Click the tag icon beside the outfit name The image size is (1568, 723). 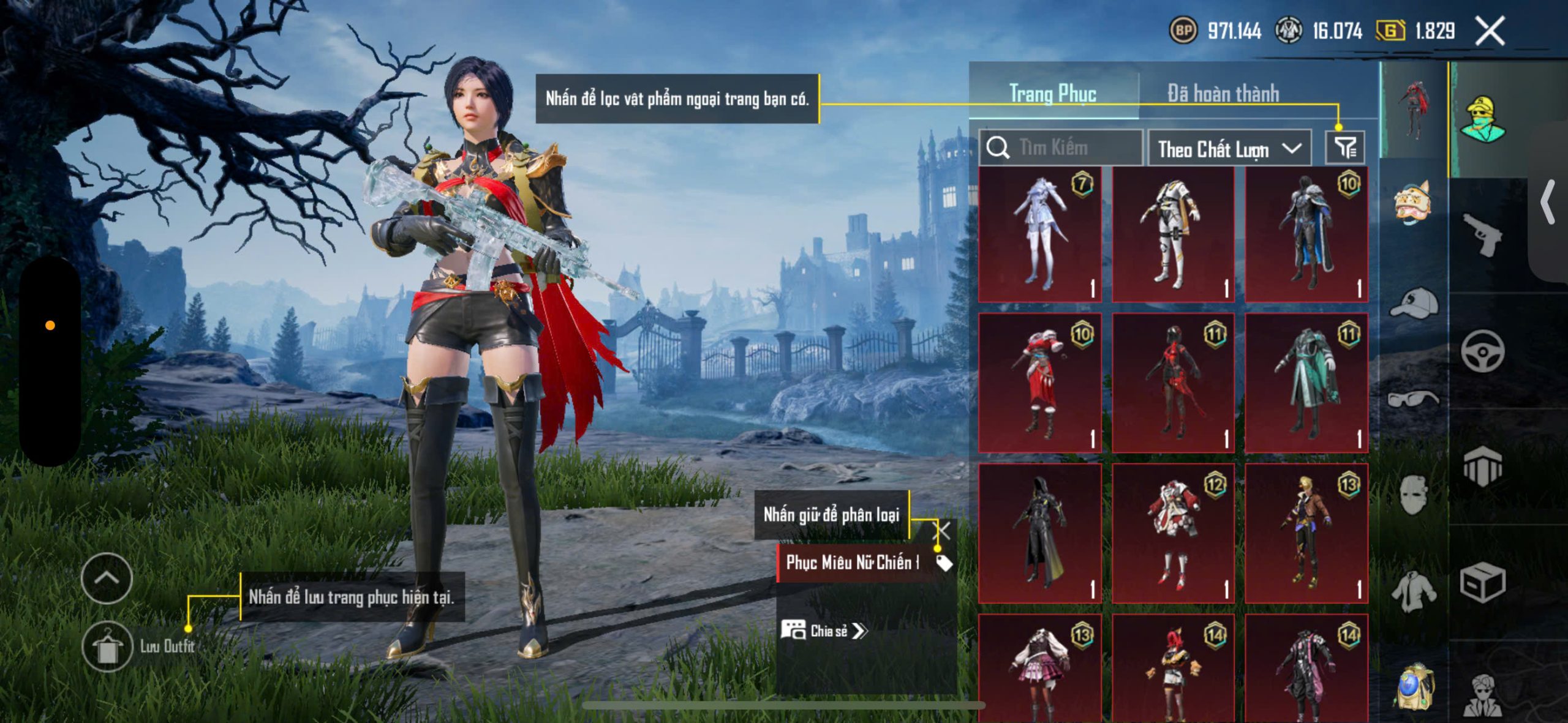pos(944,563)
